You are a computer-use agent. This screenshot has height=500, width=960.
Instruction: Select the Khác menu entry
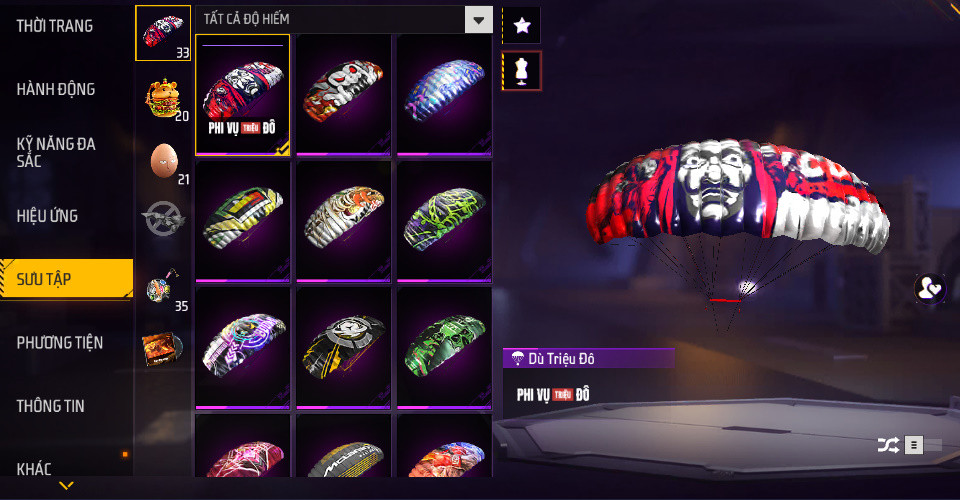[34, 468]
